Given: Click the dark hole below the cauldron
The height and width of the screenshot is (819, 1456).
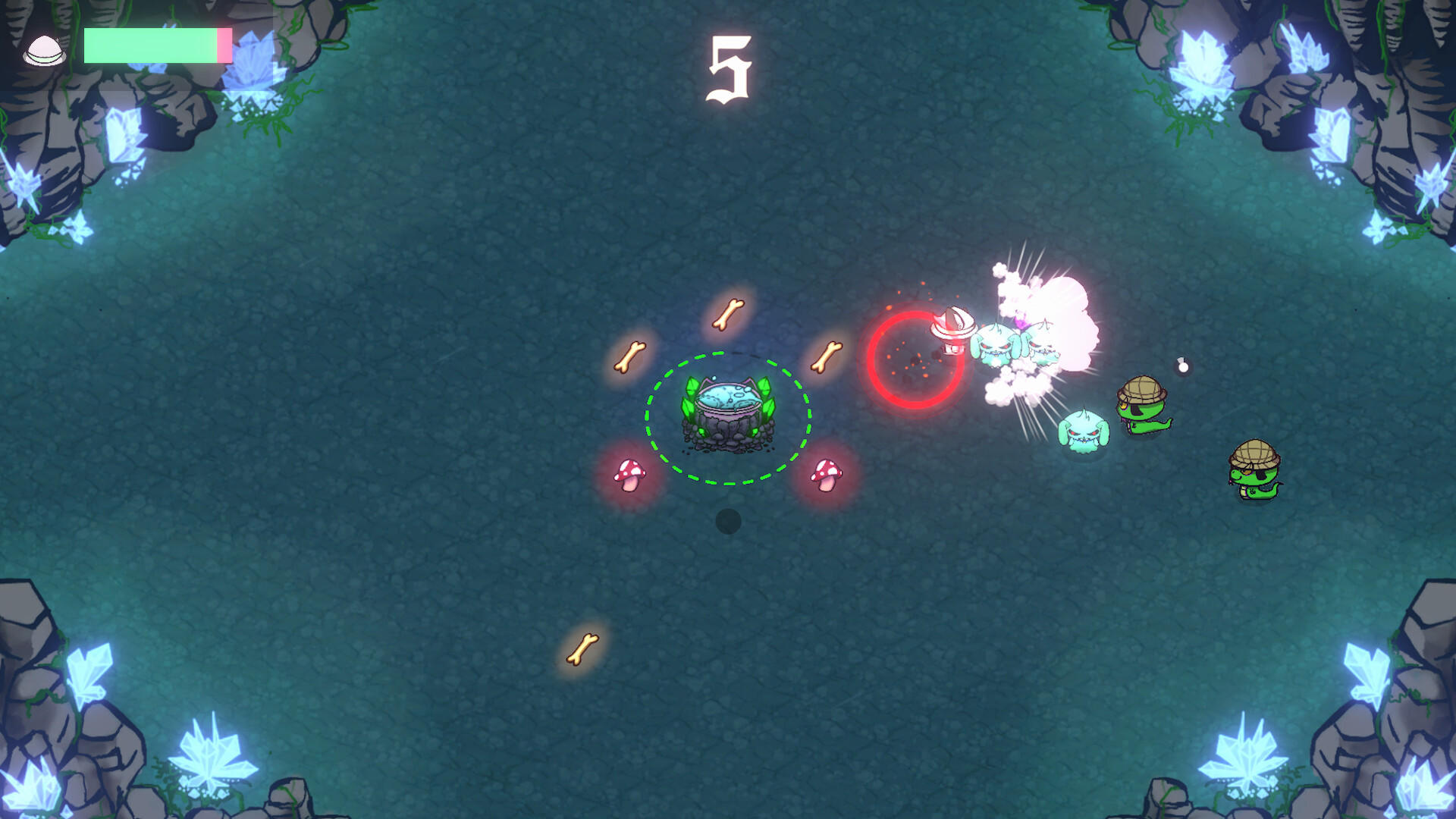Looking at the screenshot, I should 729,522.
